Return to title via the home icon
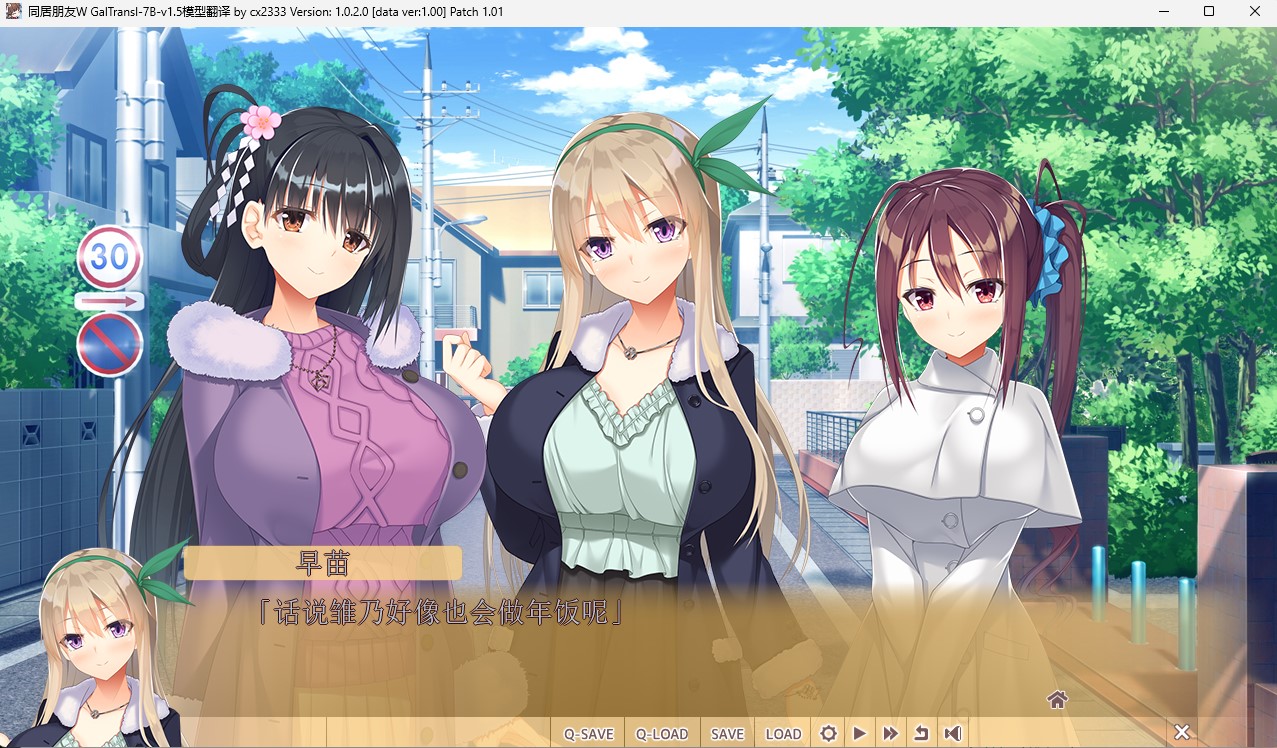Screen dimensions: 1277x748 click(1057, 700)
